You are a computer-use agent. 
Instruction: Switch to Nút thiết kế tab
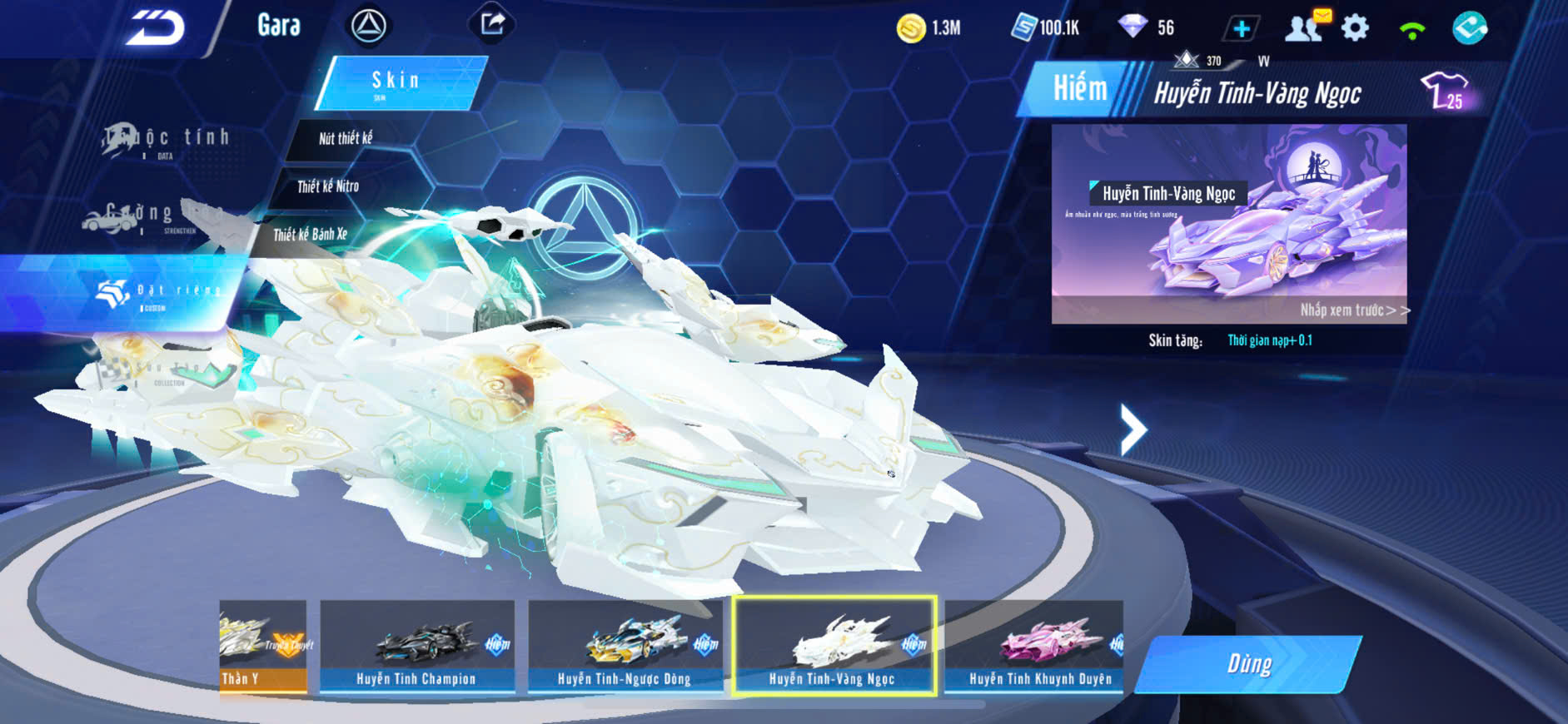[345, 138]
